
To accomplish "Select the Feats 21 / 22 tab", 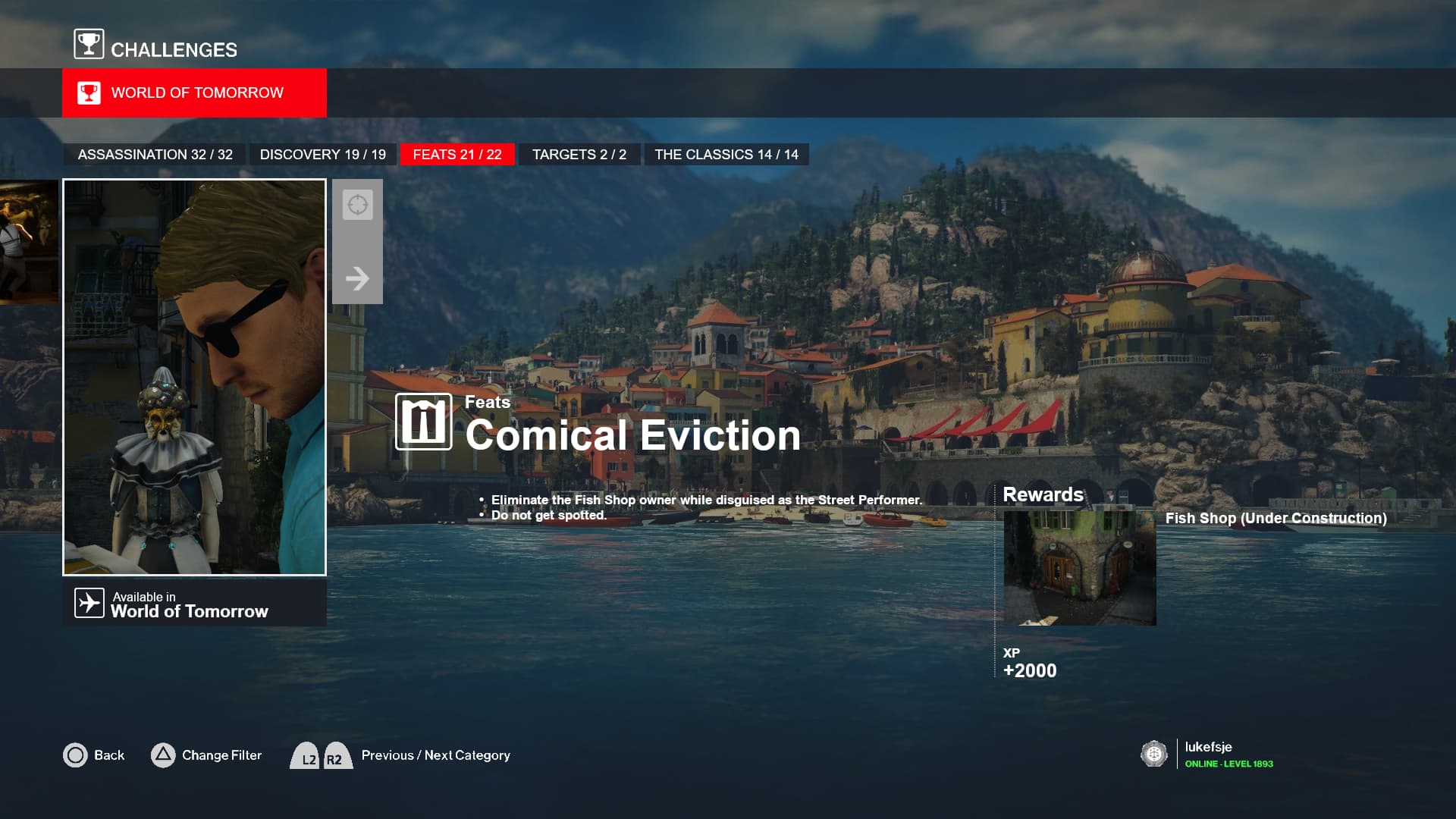I will pyautogui.click(x=457, y=155).
